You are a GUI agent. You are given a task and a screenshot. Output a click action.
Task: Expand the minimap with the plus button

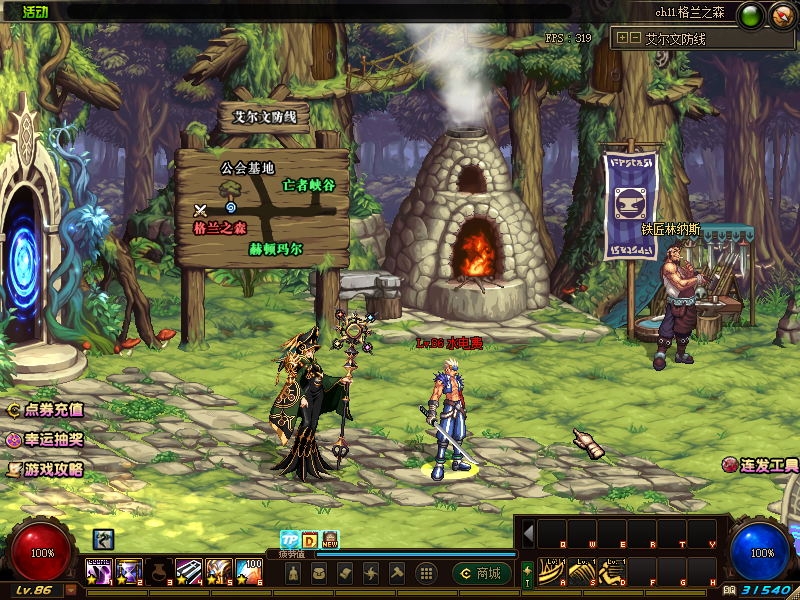pyautogui.click(x=622, y=38)
